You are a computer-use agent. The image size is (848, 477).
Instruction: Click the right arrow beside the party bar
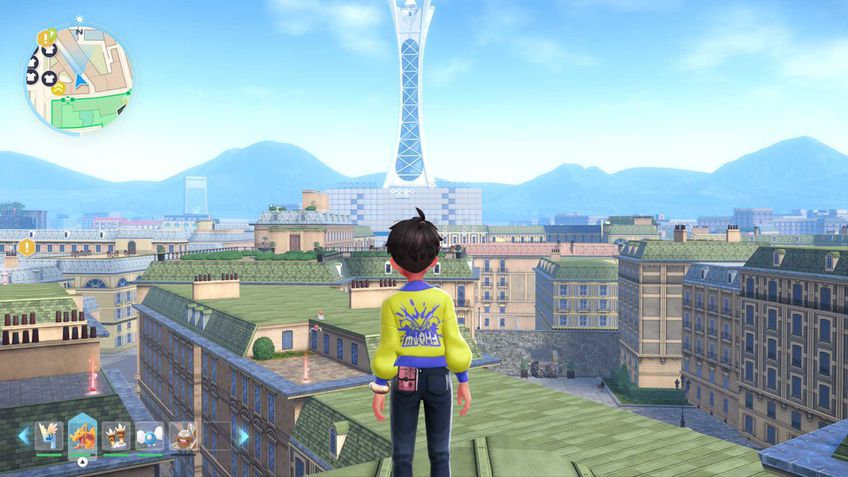coord(241,436)
